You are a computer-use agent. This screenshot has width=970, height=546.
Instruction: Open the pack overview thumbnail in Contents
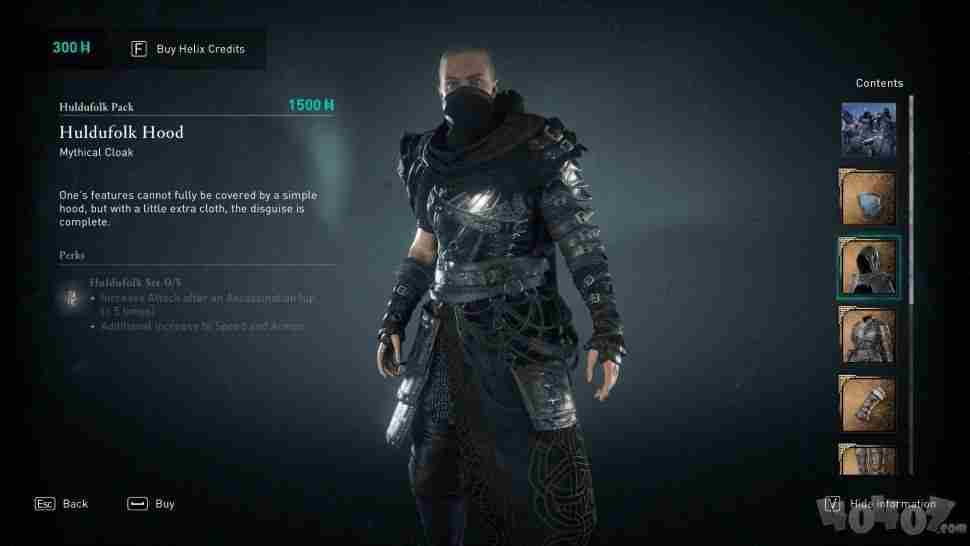tap(868, 130)
